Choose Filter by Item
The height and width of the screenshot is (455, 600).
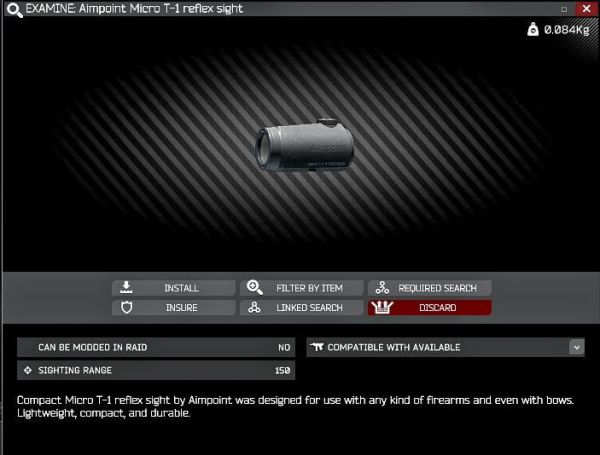tap(301, 288)
